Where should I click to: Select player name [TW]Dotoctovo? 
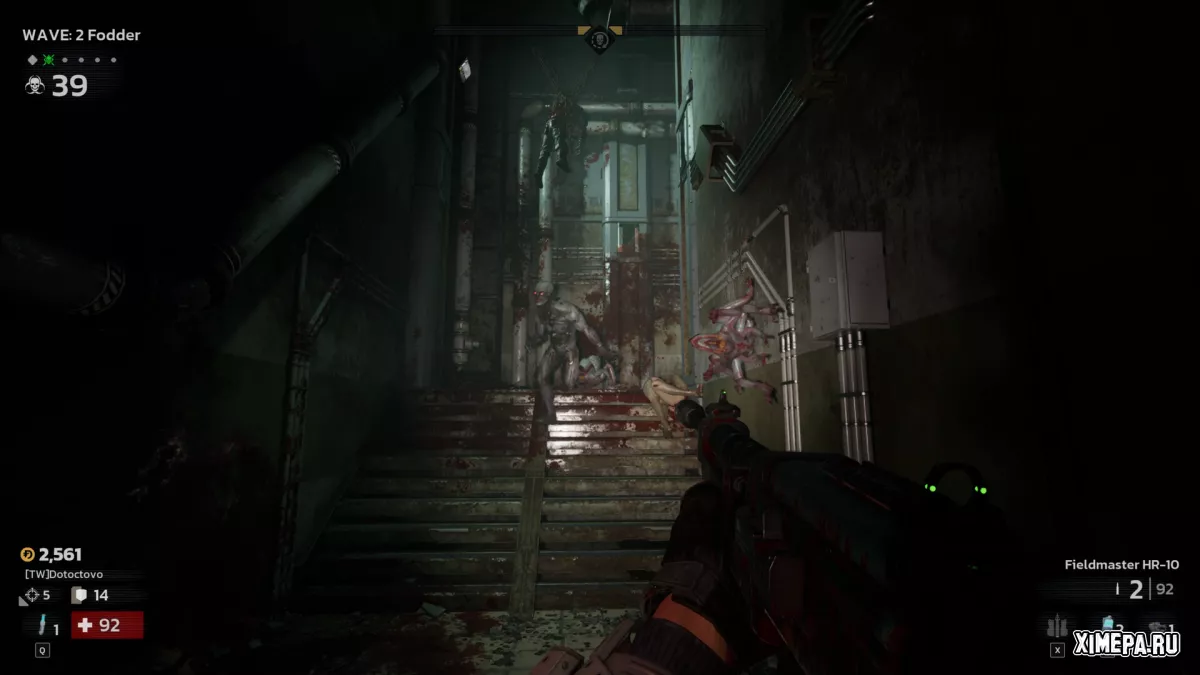tap(66, 575)
